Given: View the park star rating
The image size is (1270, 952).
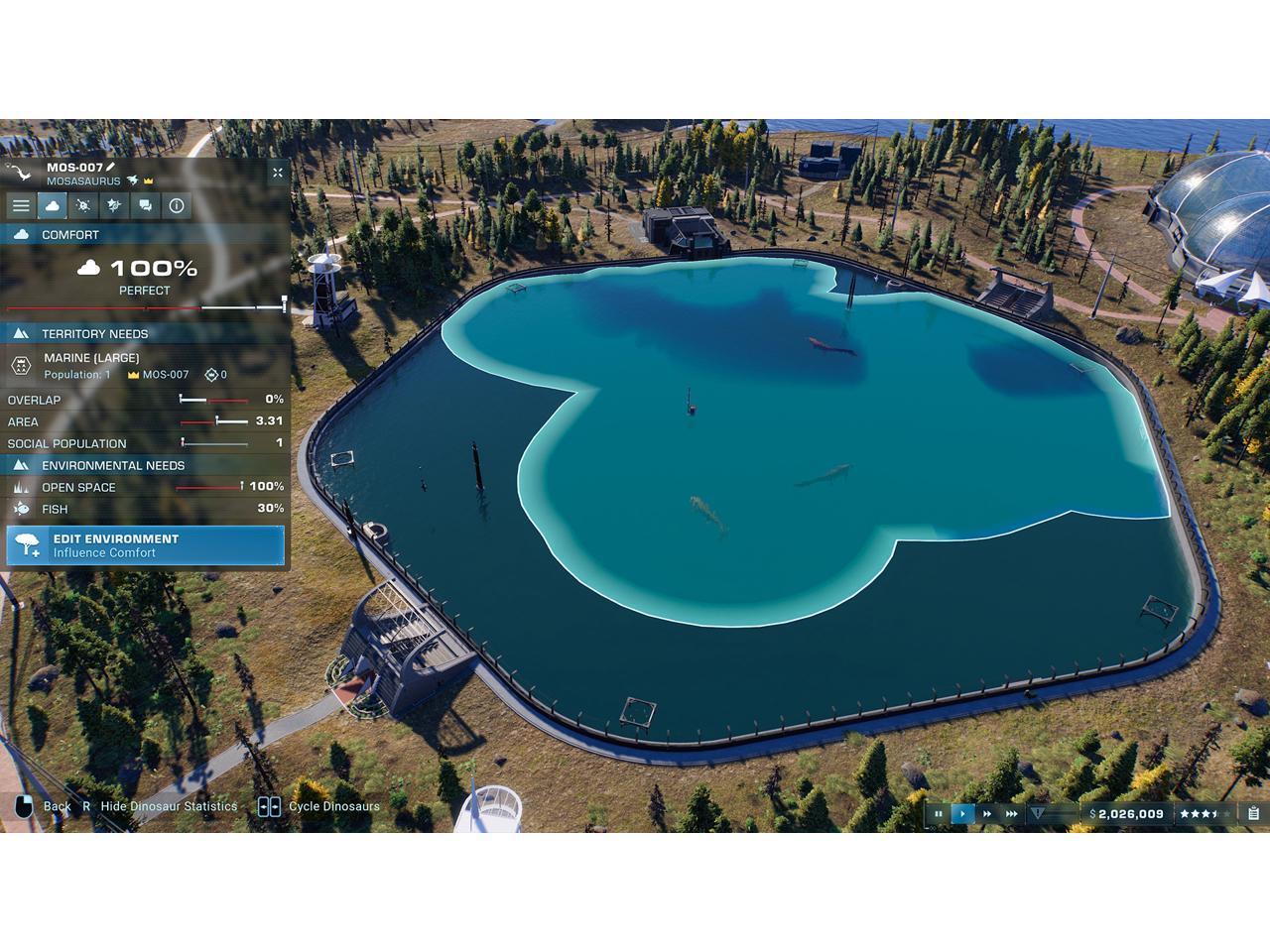Looking at the screenshot, I should [1204, 814].
